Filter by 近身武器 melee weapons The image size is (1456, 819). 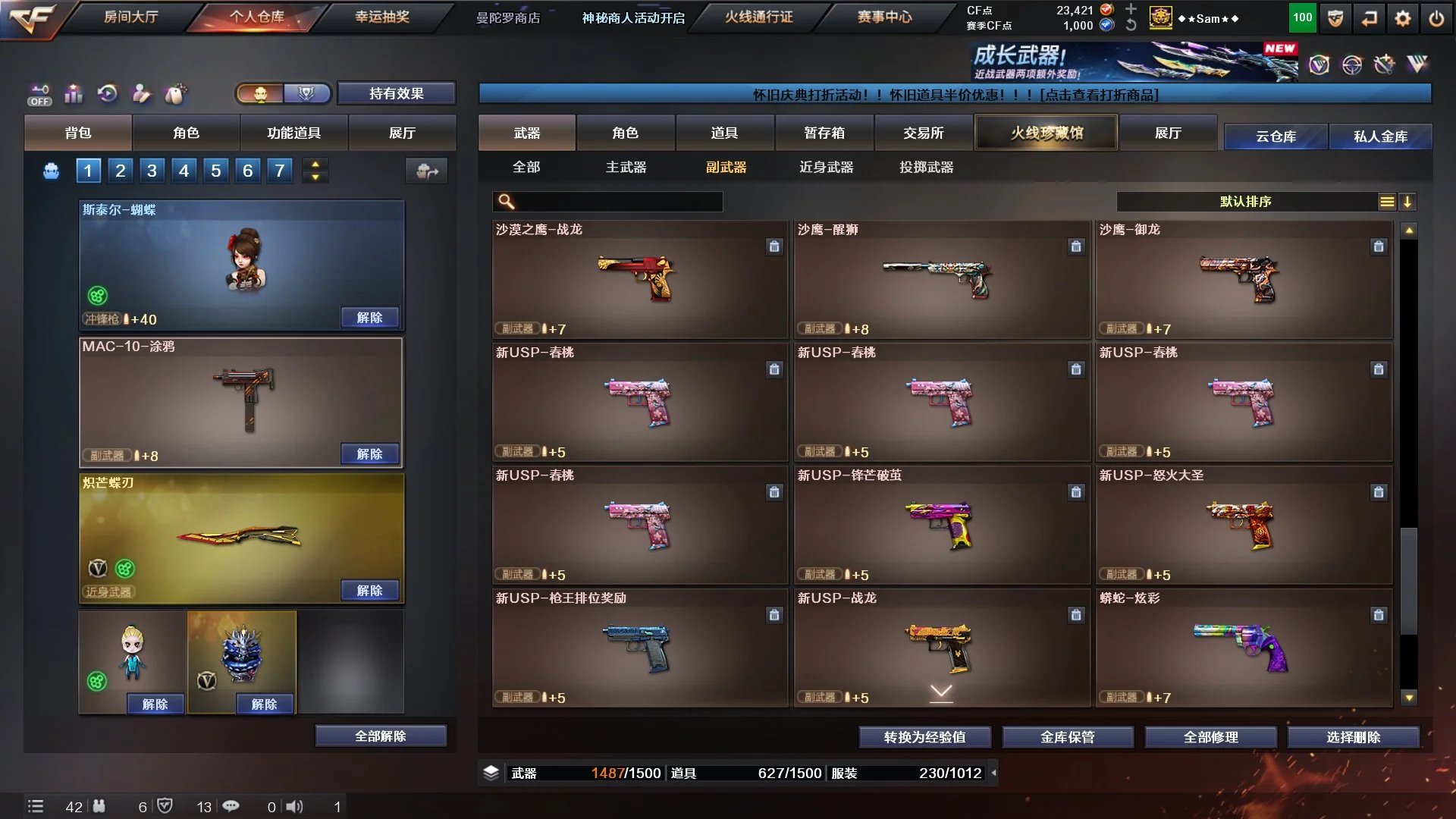(826, 167)
